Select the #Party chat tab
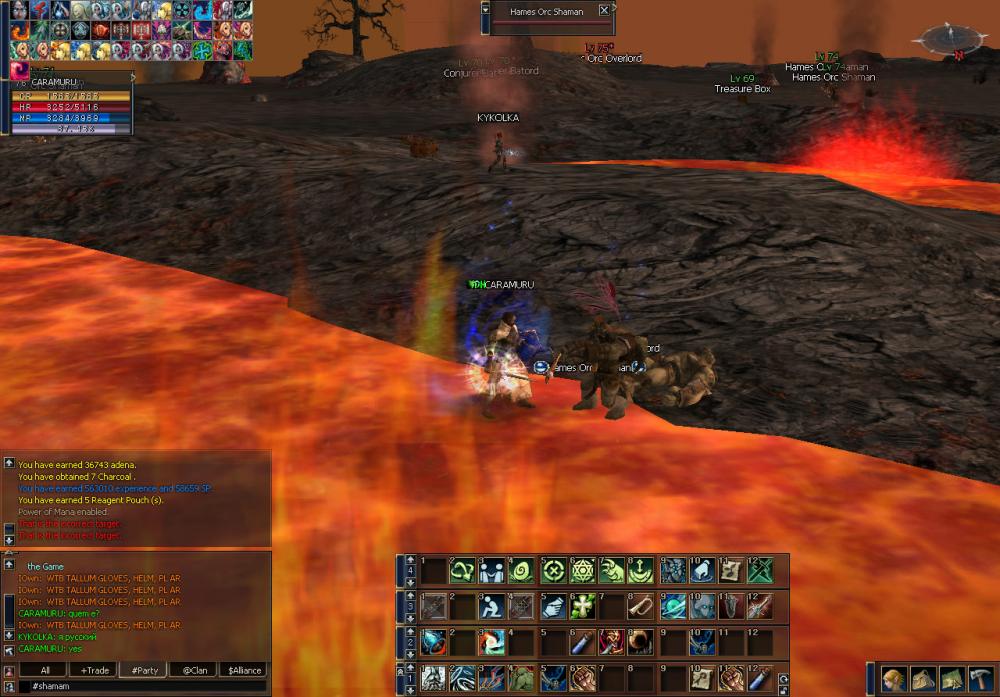The width and height of the screenshot is (1000, 697). click(x=144, y=670)
